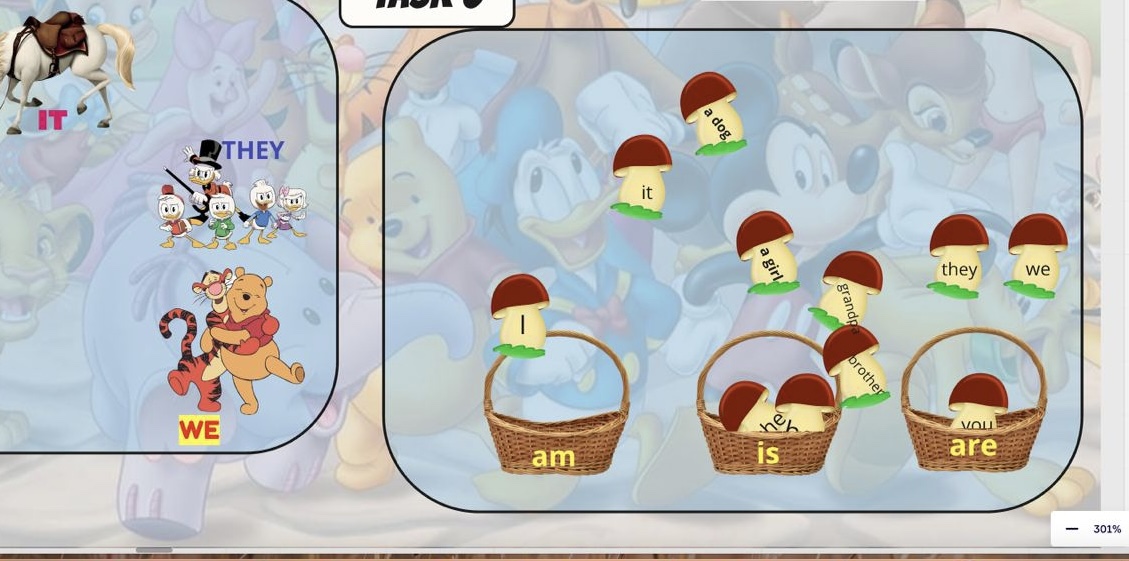Select the mushroom labeled "a dog"
Screen dimensions: 1129x561
[x=712, y=113]
